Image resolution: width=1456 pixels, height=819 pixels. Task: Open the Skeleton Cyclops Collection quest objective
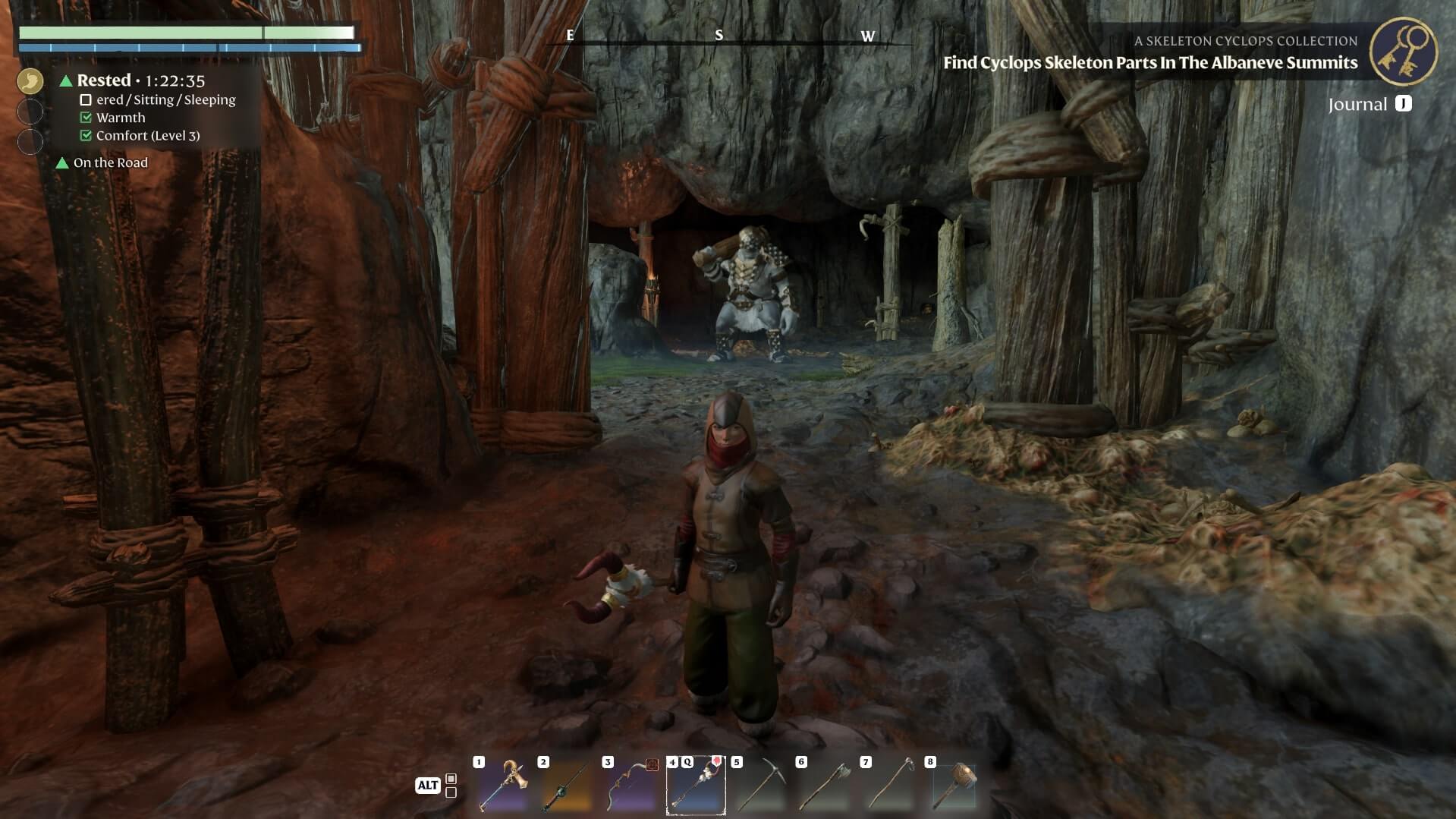pyautogui.click(x=1149, y=62)
